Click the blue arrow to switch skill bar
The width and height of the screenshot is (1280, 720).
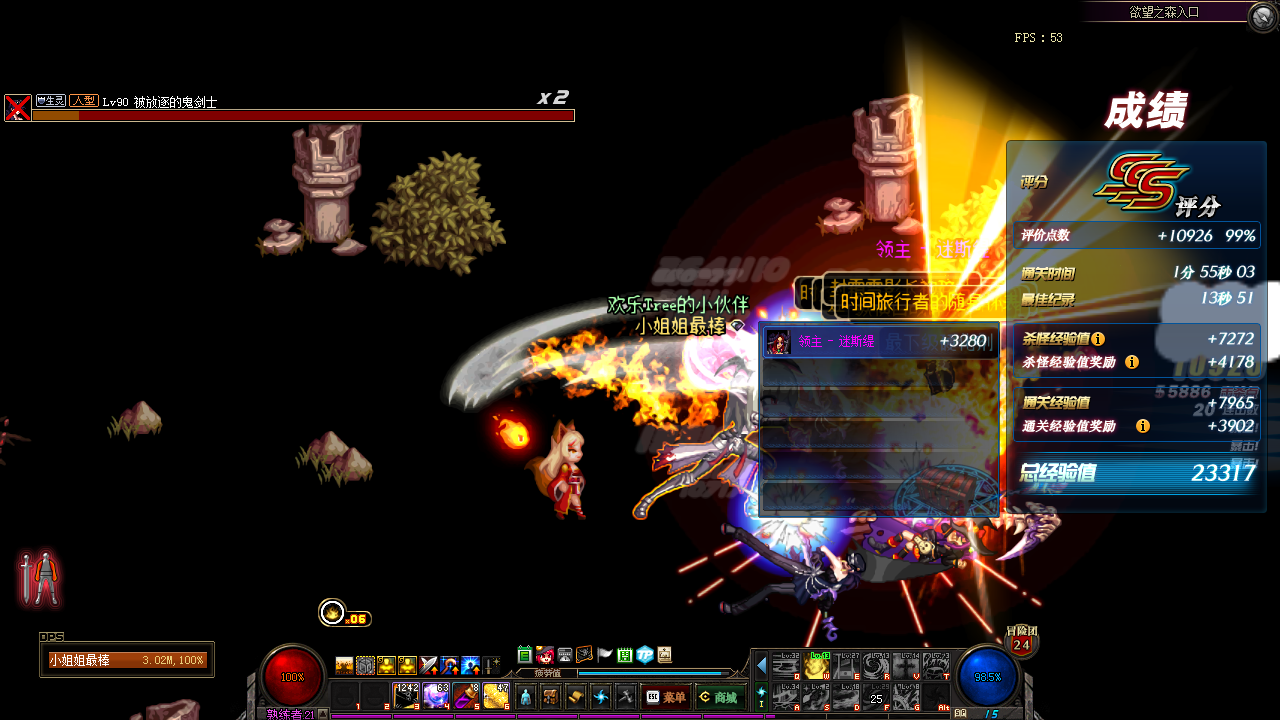tap(762, 665)
